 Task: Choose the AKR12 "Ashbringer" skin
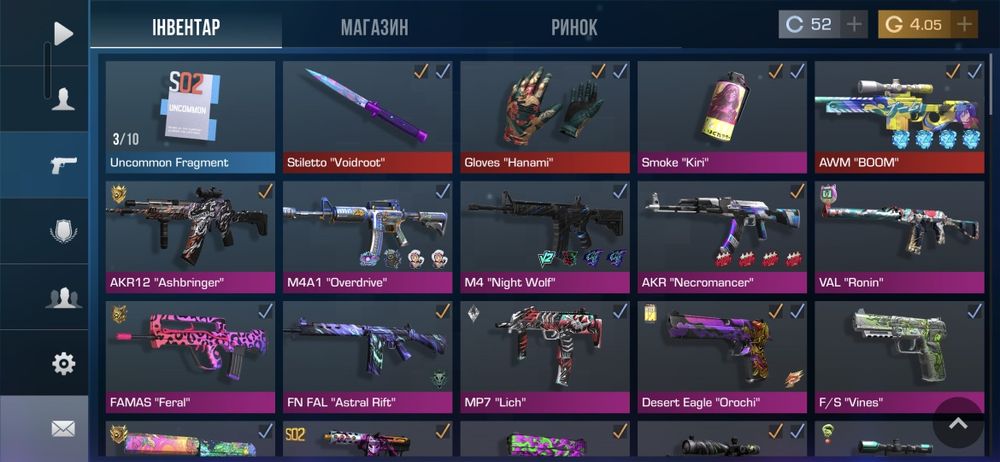(x=190, y=236)
